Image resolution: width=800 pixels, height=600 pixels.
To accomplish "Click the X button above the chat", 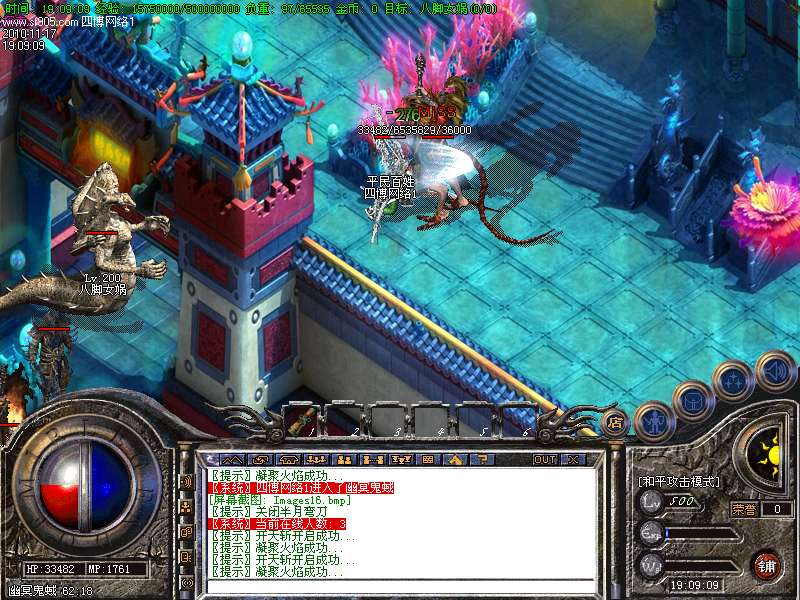I will pyautogui.click(x=573, y=459).
